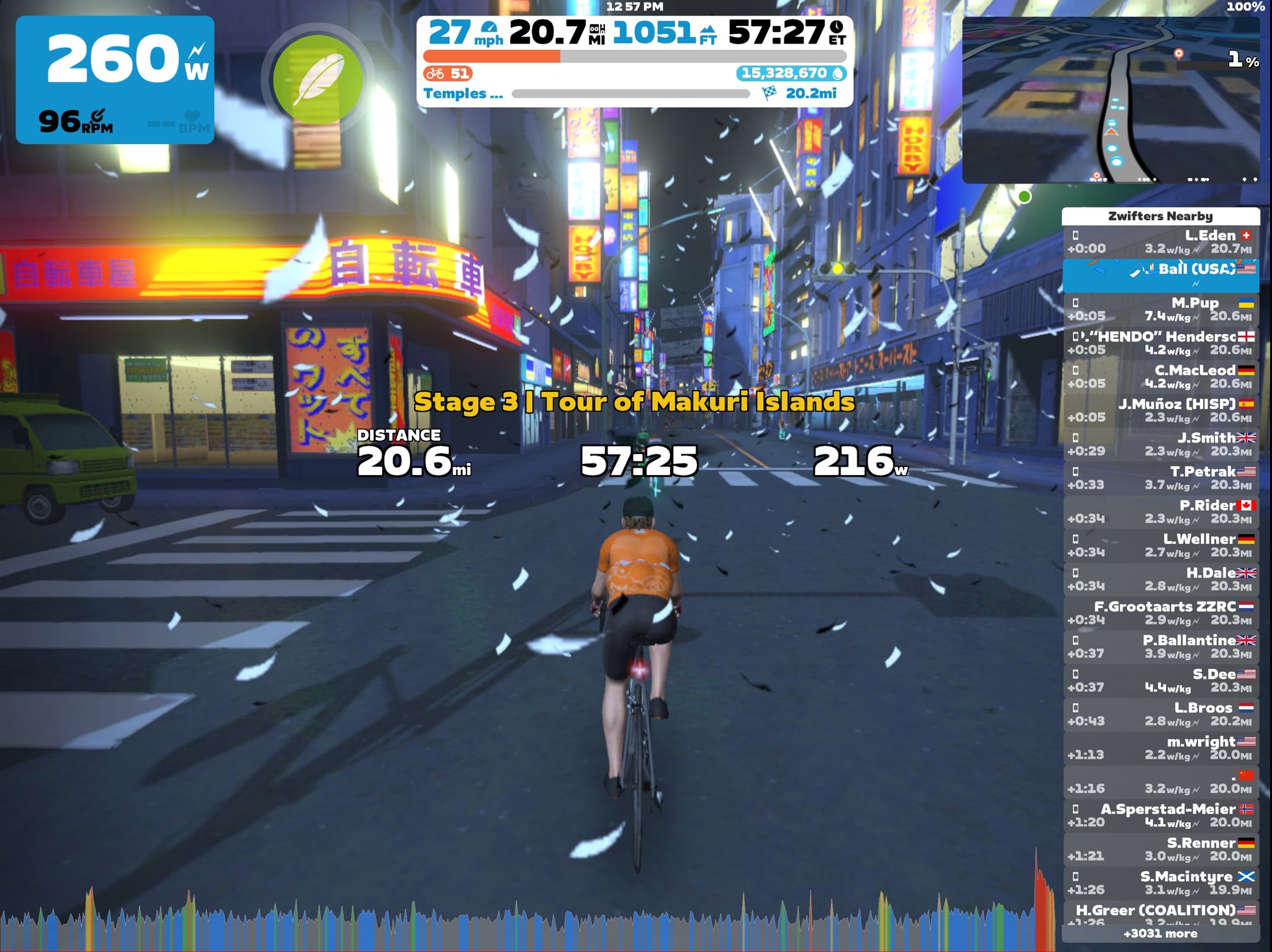Expand the +3031 more riders entry
This screenshot has width=1272, height=952.
pyautogui.click(x=1160, y=933)
